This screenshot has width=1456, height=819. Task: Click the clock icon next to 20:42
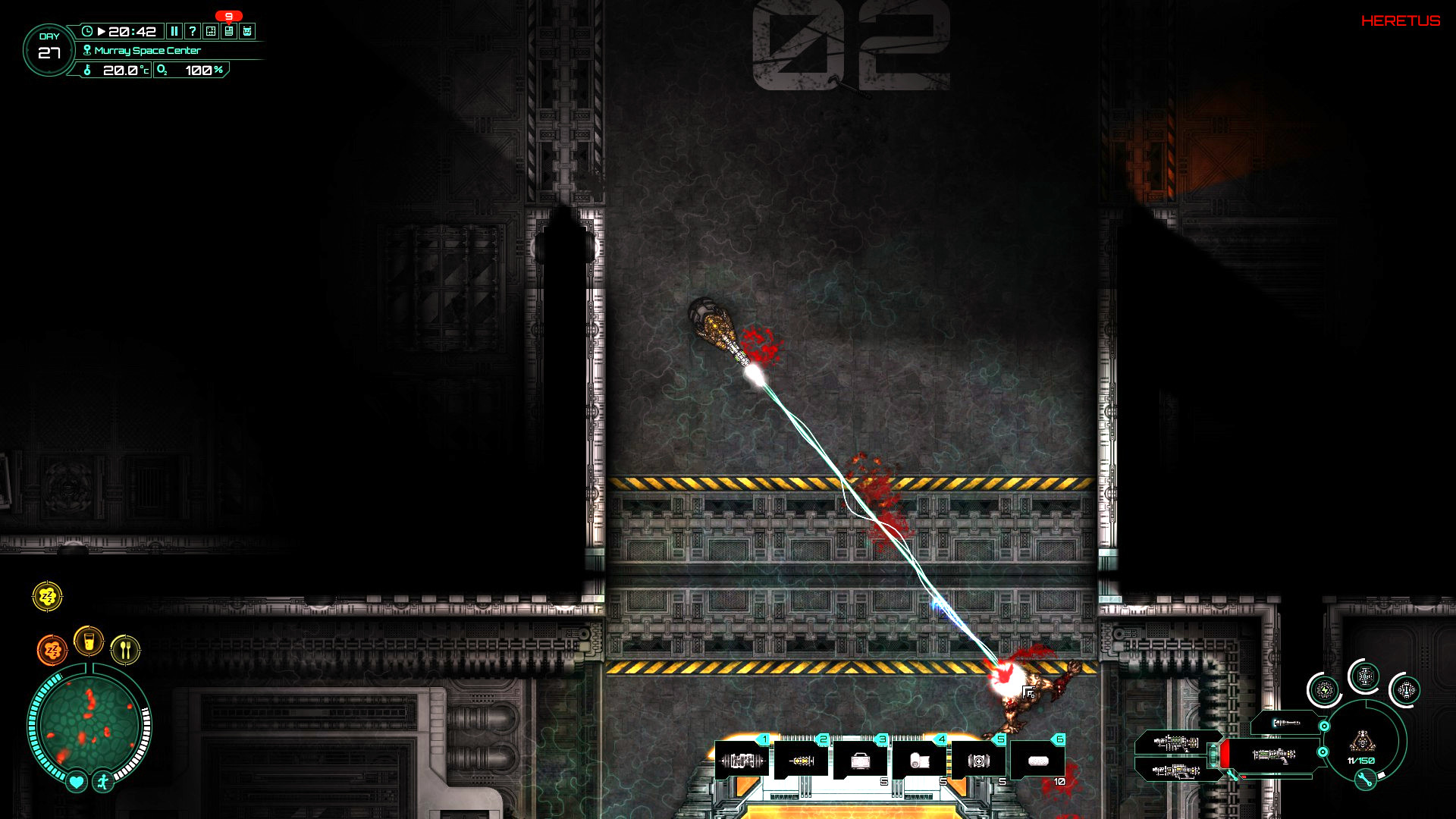click(x=87, y=31)
